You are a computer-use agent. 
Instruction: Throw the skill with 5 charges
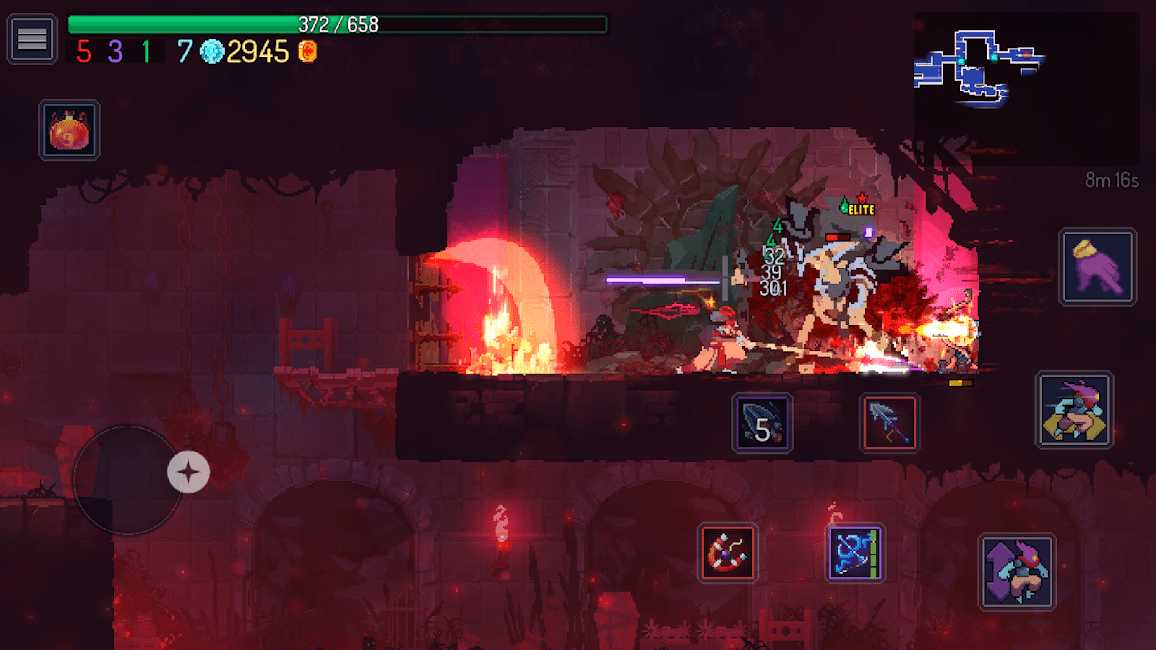click(x=762, y=423)
